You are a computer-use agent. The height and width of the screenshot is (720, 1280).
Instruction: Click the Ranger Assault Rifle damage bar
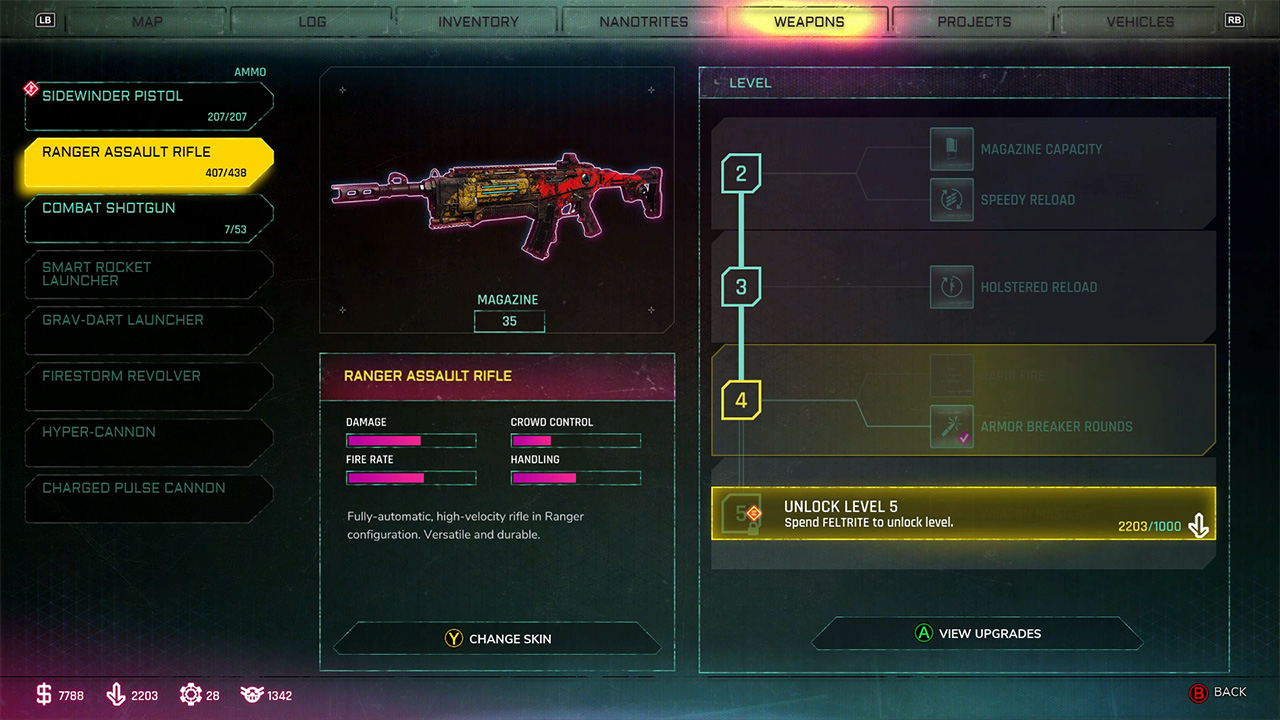pyautogui.click(x=410, y=440)
